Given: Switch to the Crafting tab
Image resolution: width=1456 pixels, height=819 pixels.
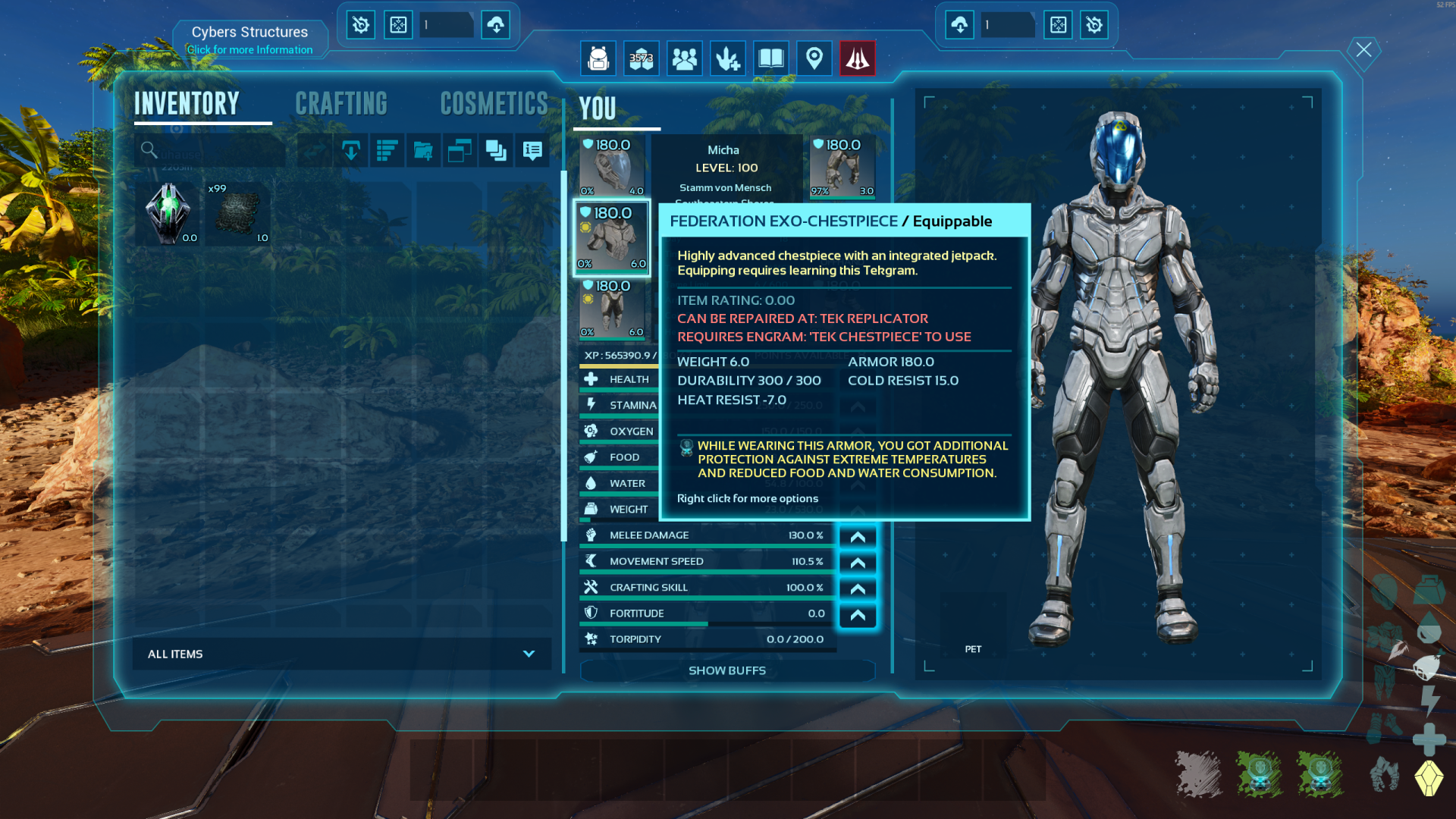Looking at the screenshot, I should pyautogui.click(x=341, y=104).
